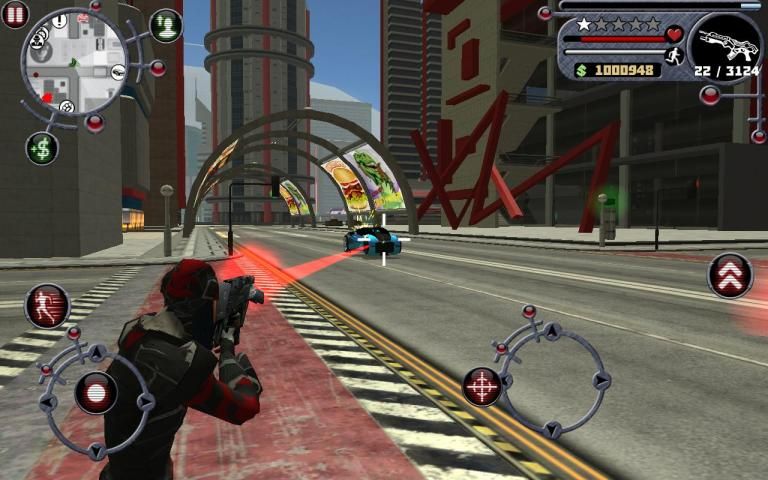The image size is (768, 480).
Task: Click the right arrow on camera joystick
Action: click(600, 380)
